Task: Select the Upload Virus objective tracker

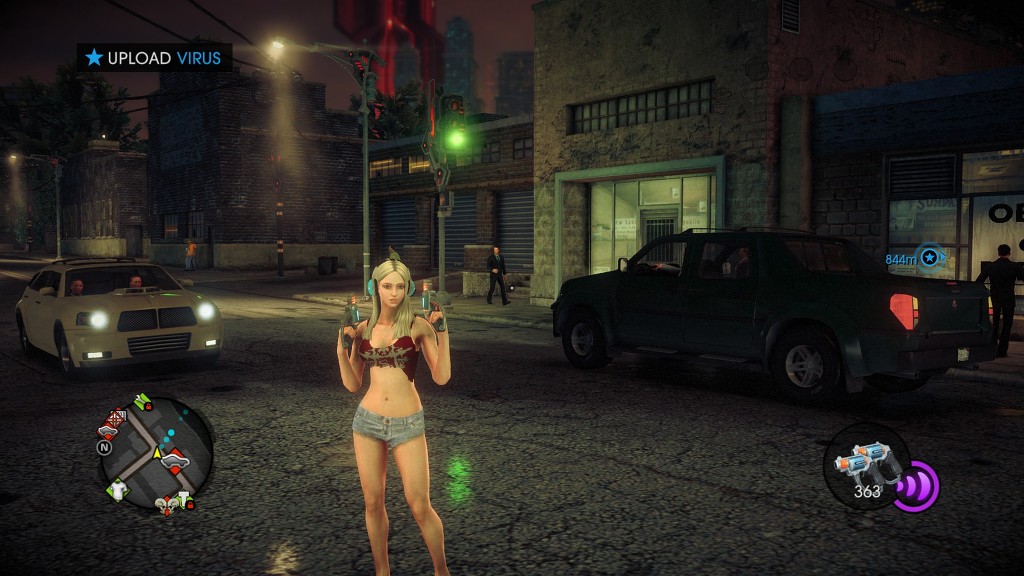Action: pyautogui.click(x=154, y=58)
